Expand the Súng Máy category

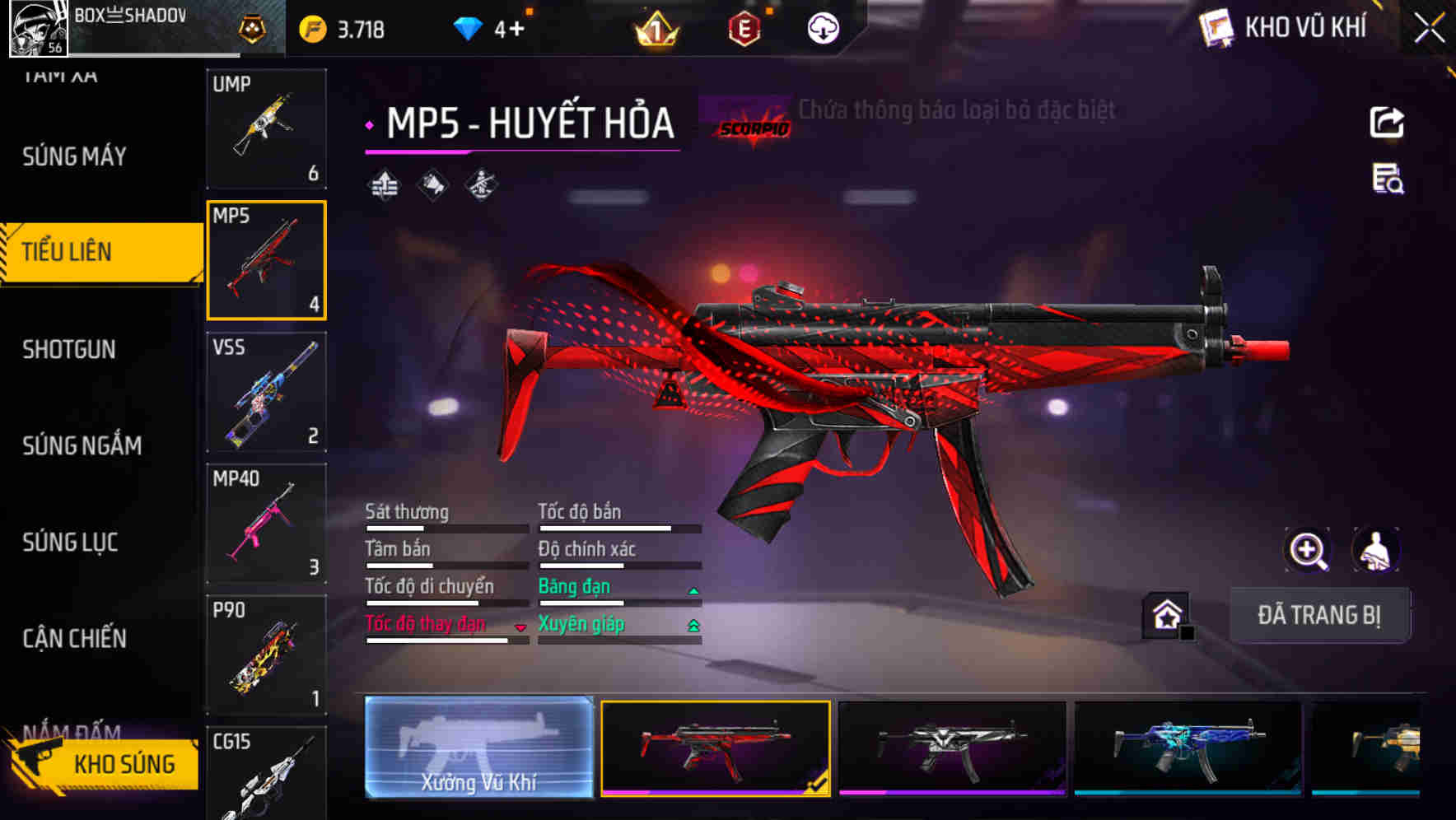tap(72, 156)
